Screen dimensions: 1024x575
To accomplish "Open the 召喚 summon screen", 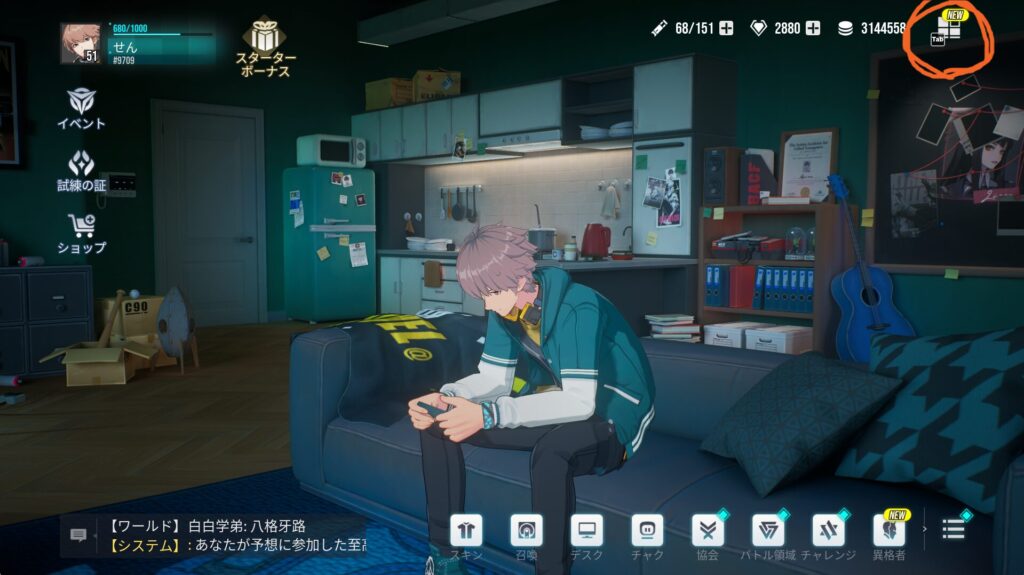I will click(526, 530).
